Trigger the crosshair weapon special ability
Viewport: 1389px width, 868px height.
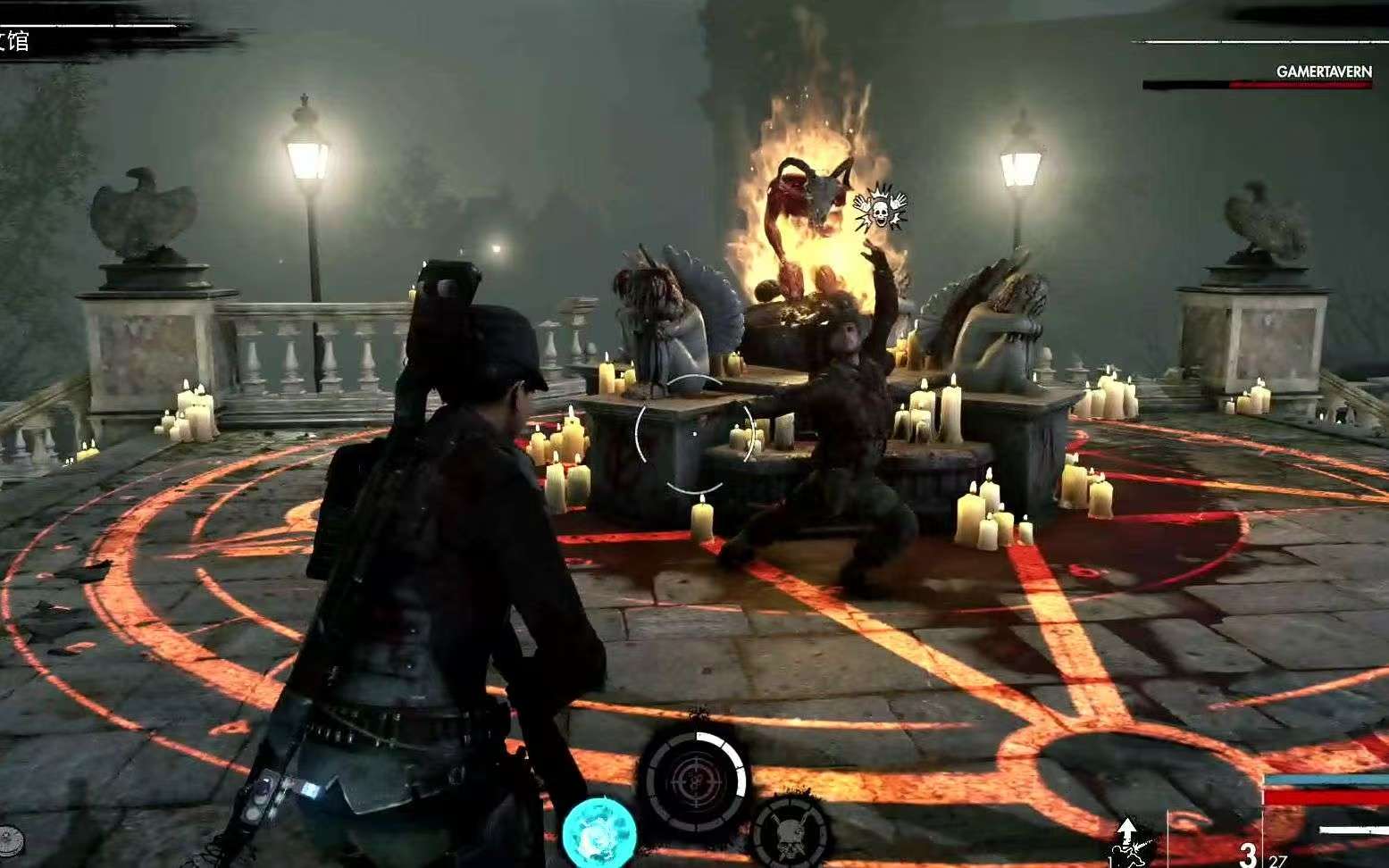click(693, 781)
